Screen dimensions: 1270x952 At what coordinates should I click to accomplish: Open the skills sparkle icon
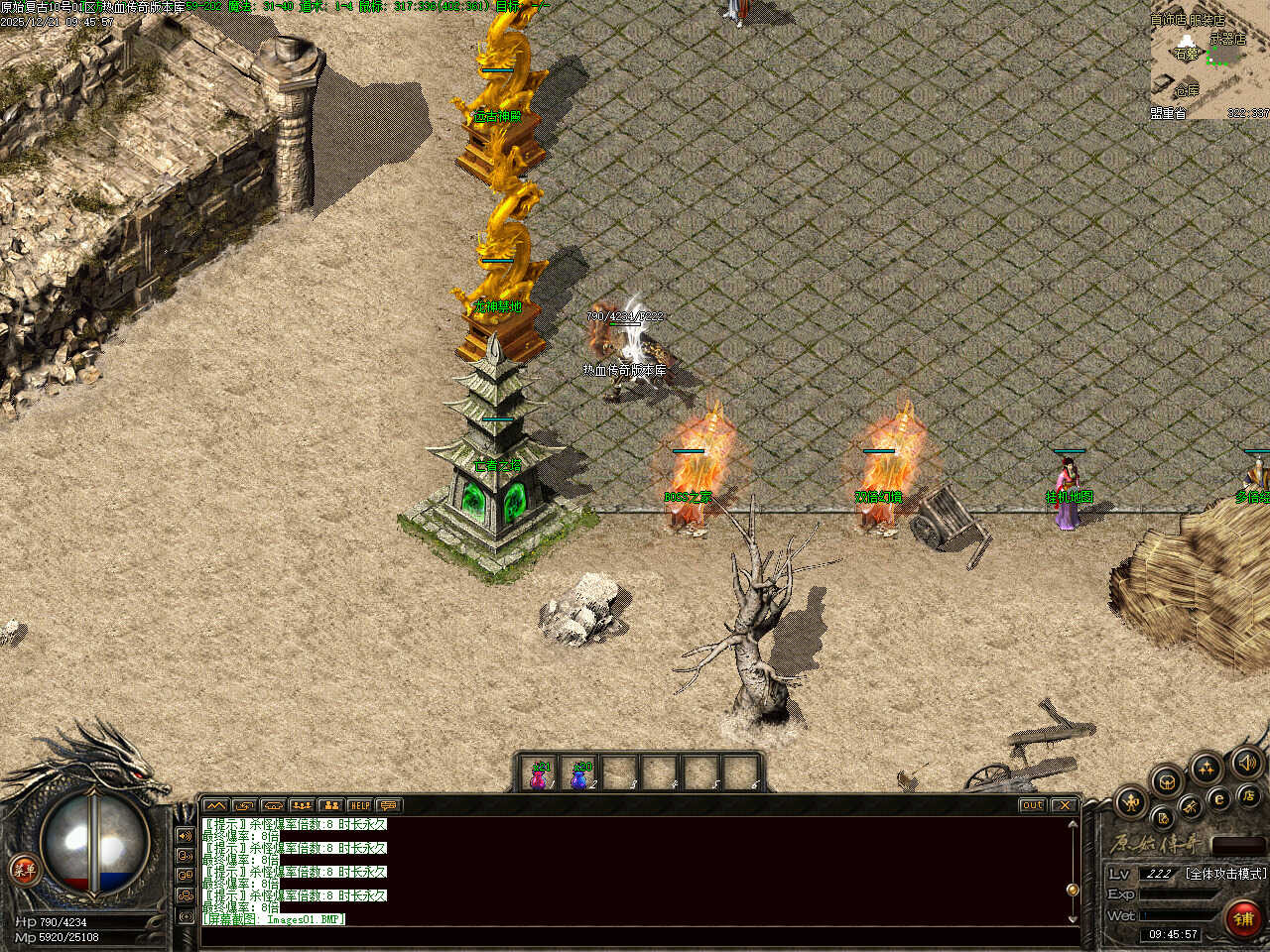point(1206,768)
